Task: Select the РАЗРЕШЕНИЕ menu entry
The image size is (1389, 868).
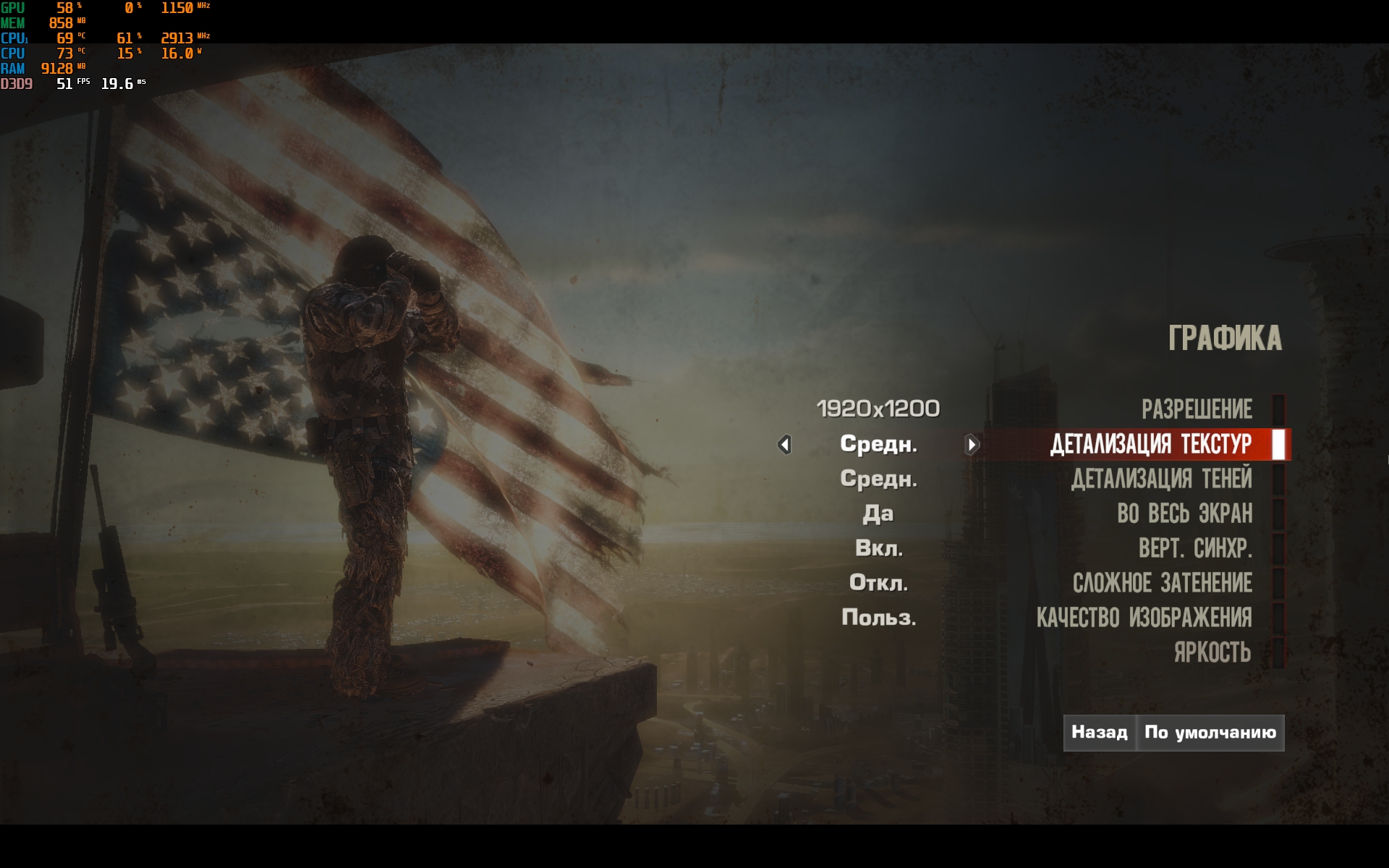Action: [x=1197, y=409]
